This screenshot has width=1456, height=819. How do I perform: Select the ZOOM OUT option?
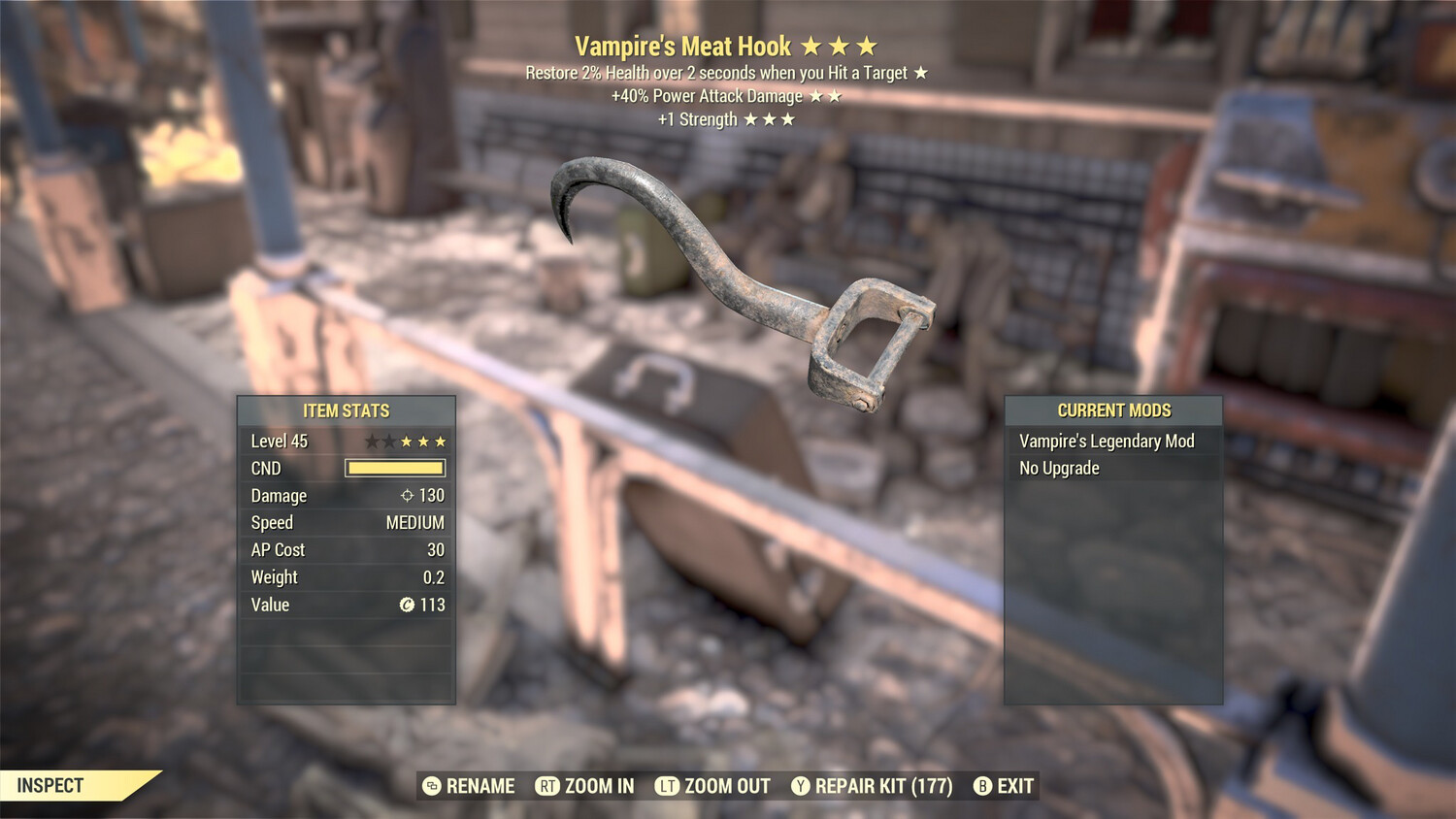pyautogui.click(x=713, y=786)
